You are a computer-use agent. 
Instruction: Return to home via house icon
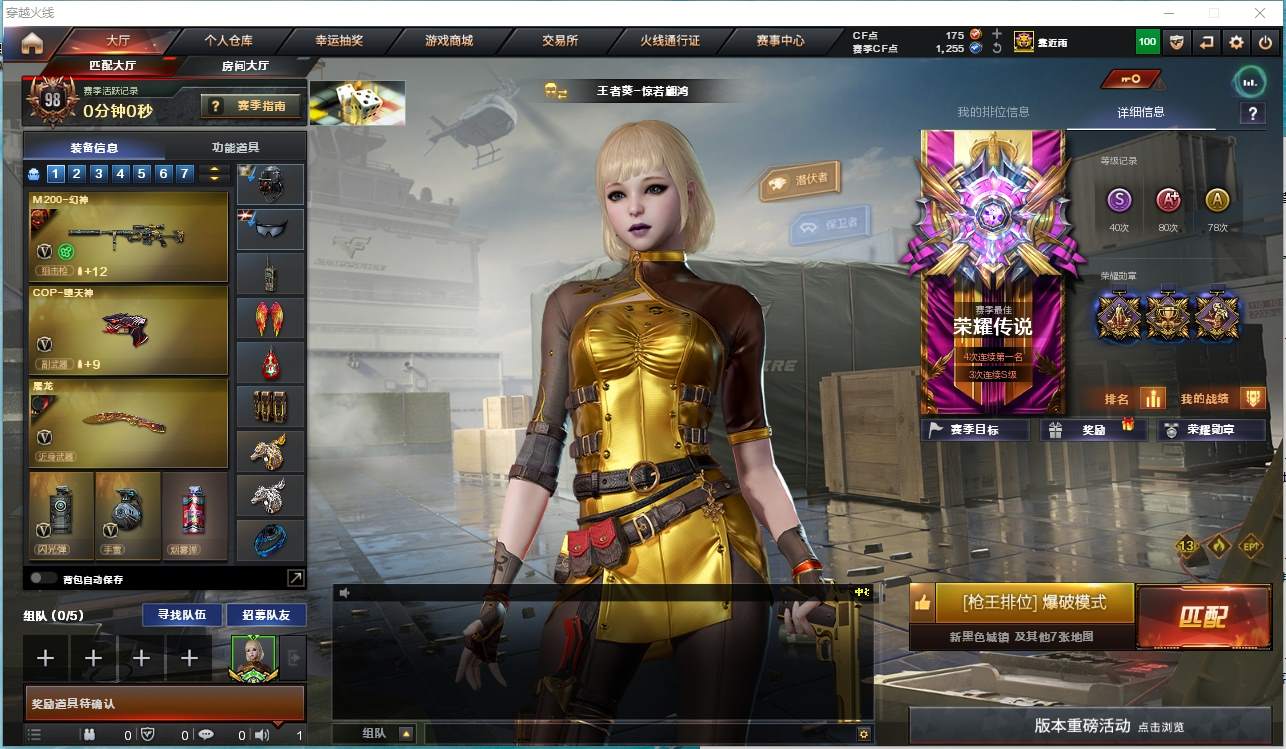click(32, 42)
